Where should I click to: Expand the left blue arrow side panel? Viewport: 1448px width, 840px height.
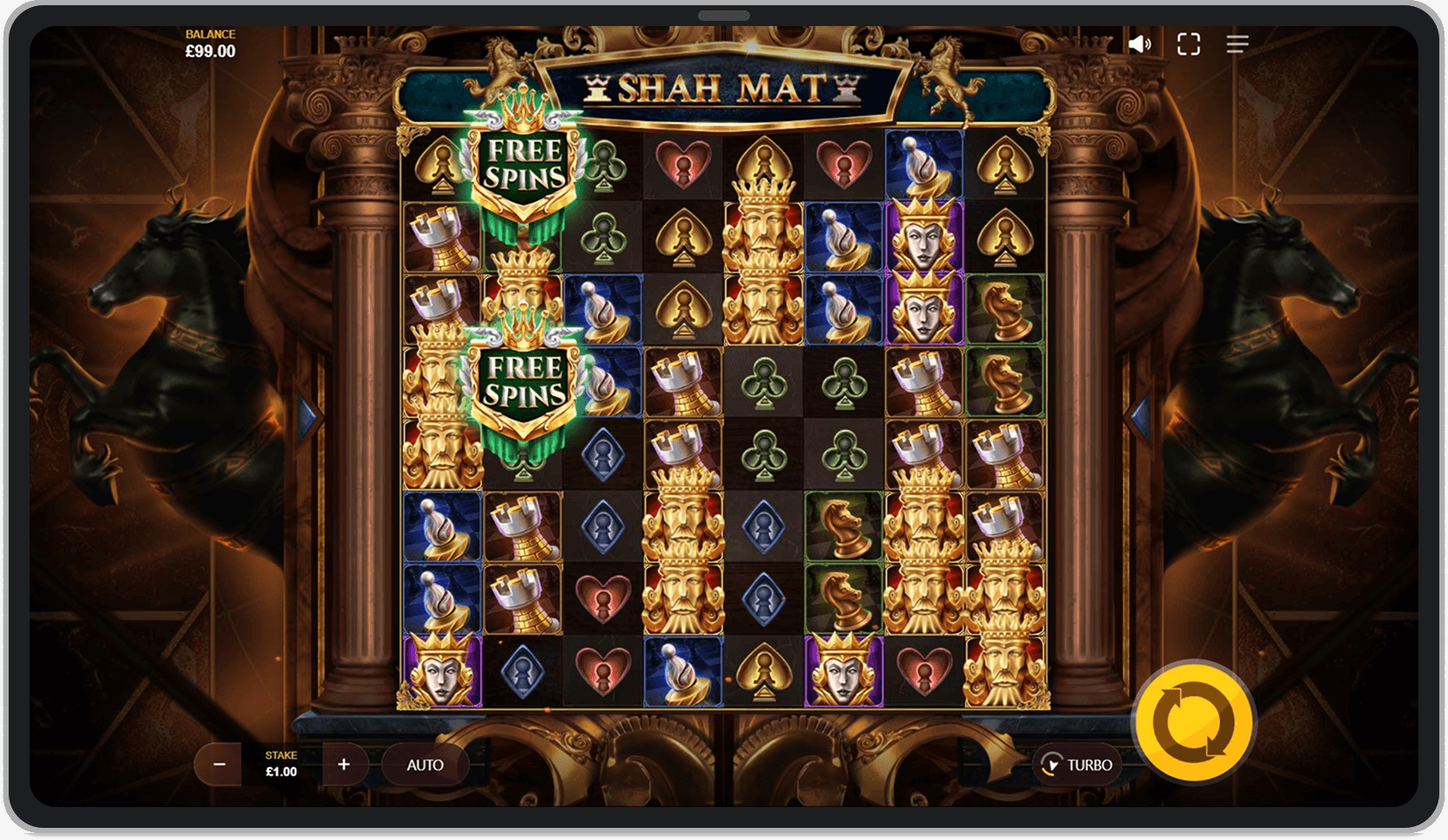click(306, 416)
